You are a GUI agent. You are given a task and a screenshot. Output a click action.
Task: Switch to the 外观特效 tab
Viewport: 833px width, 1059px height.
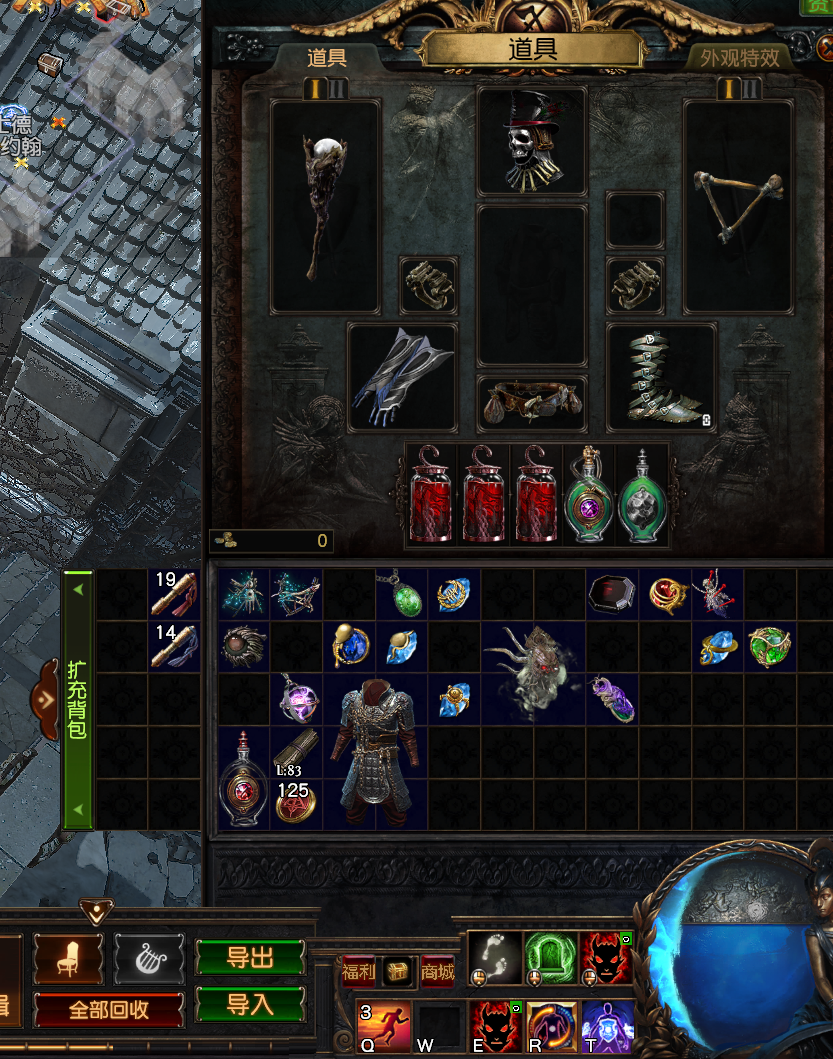(x=740, y=58)
